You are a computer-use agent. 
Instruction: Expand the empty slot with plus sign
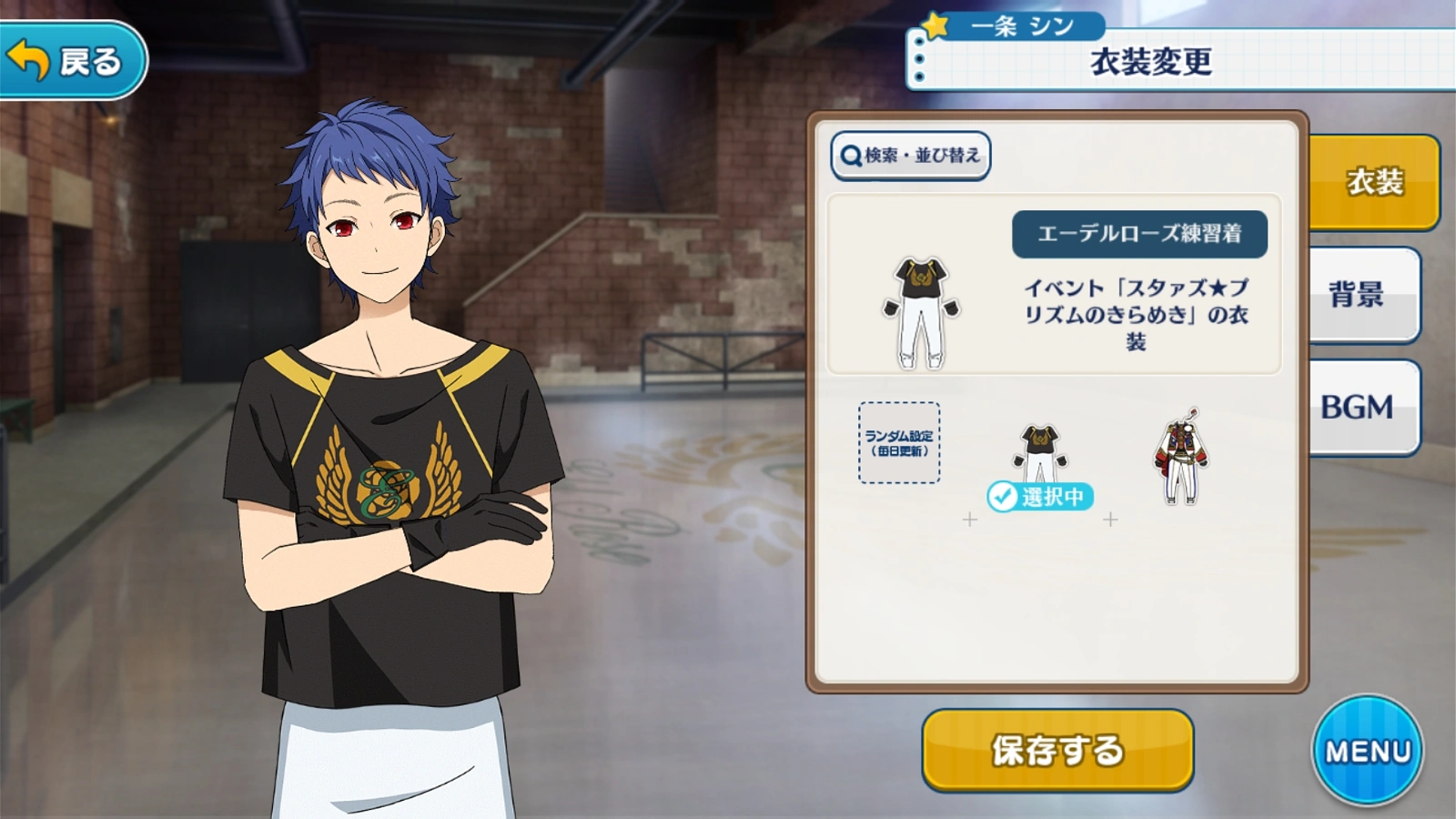(969, 521)
